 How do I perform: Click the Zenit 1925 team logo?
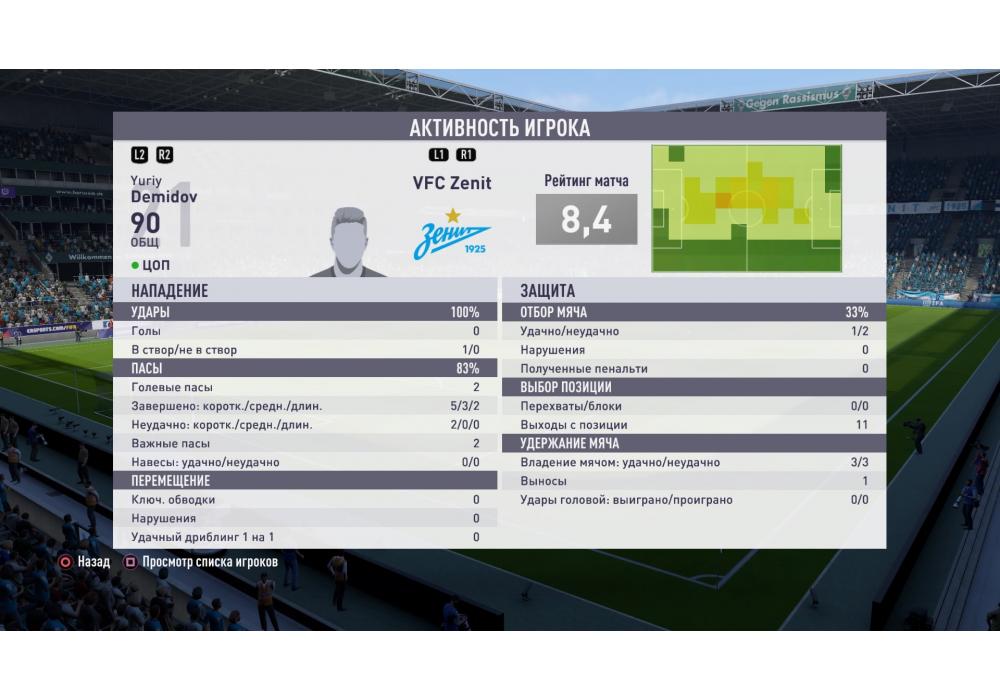click(452, 235)
